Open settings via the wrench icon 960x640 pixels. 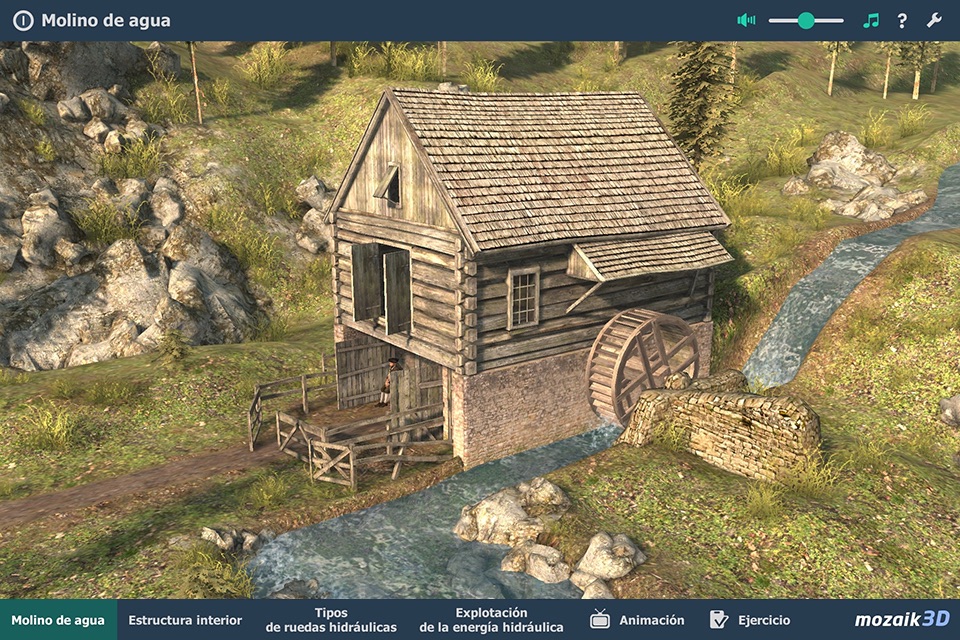click(934, 20)
